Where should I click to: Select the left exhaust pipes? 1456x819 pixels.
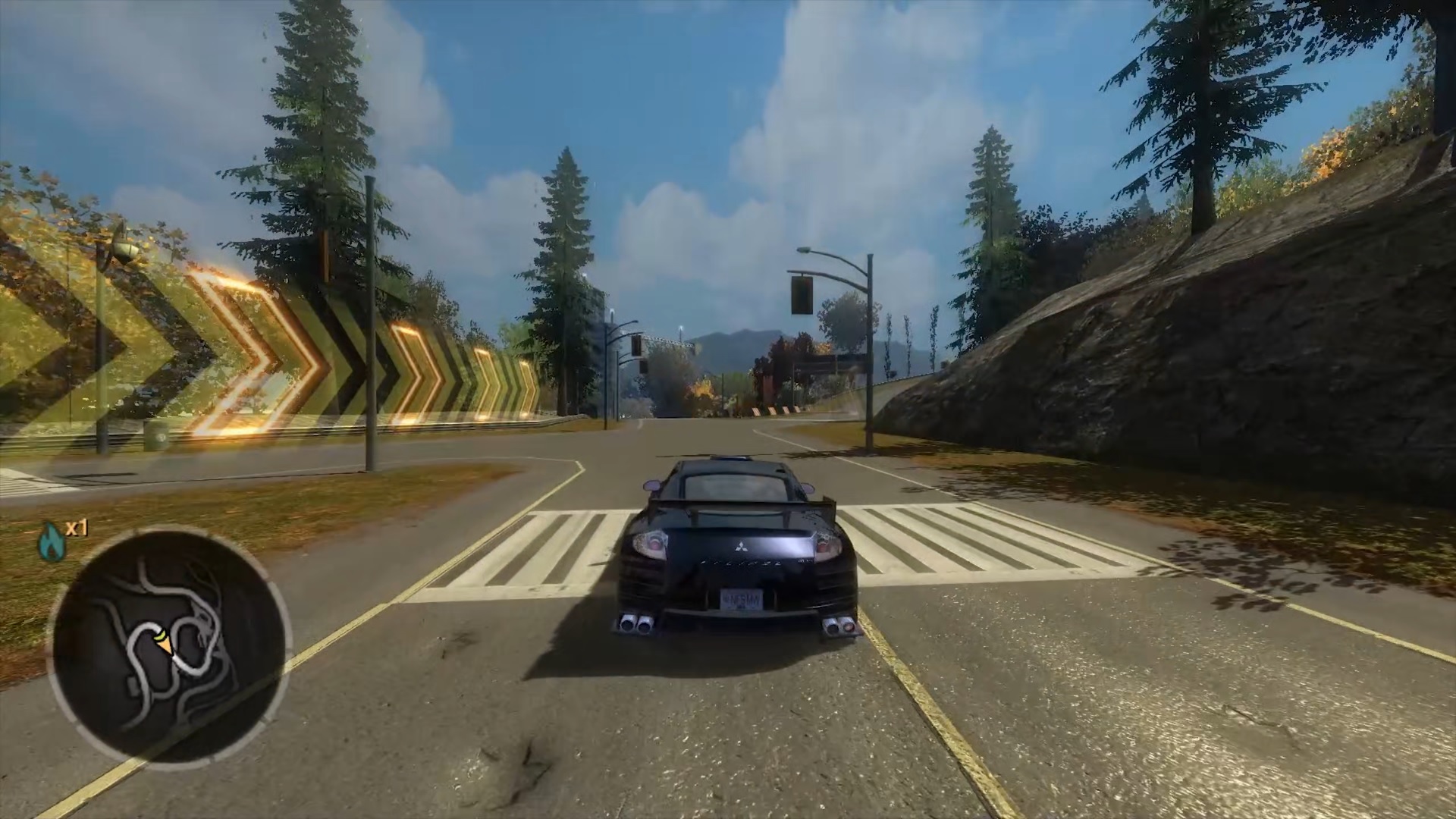coord(636,623)
